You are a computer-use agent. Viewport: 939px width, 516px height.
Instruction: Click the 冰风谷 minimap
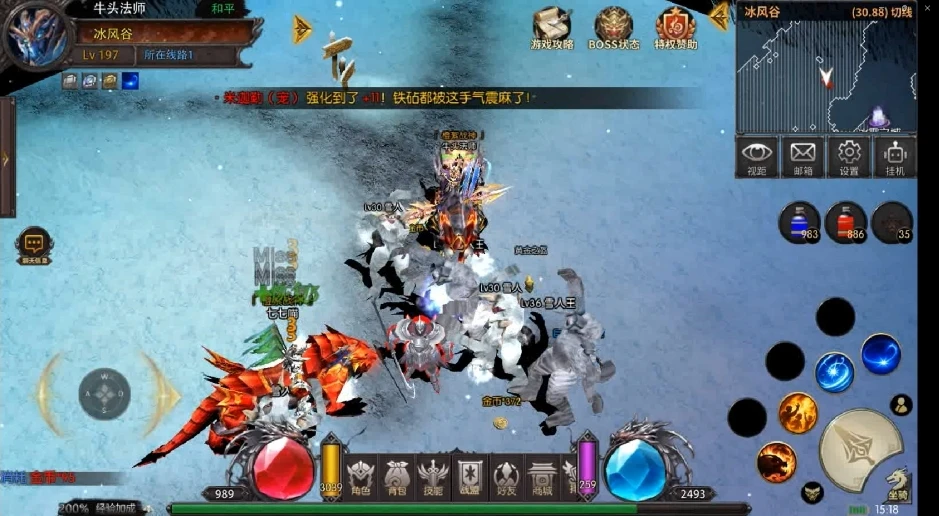coord(826,77)
